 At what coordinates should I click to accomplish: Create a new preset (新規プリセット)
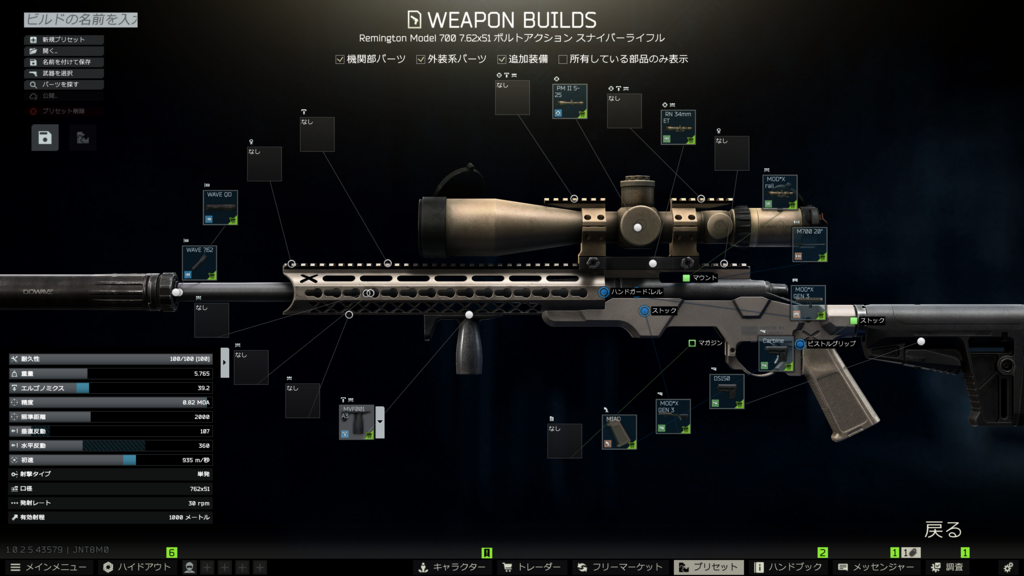64,40
